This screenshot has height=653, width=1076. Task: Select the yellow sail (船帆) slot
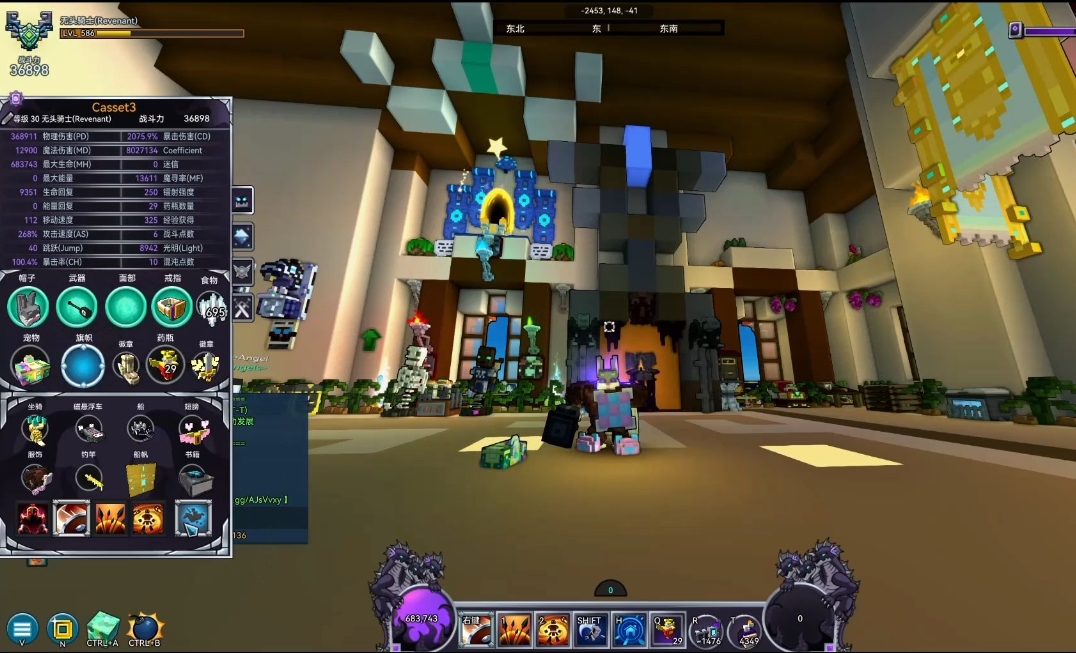[142, 479]
